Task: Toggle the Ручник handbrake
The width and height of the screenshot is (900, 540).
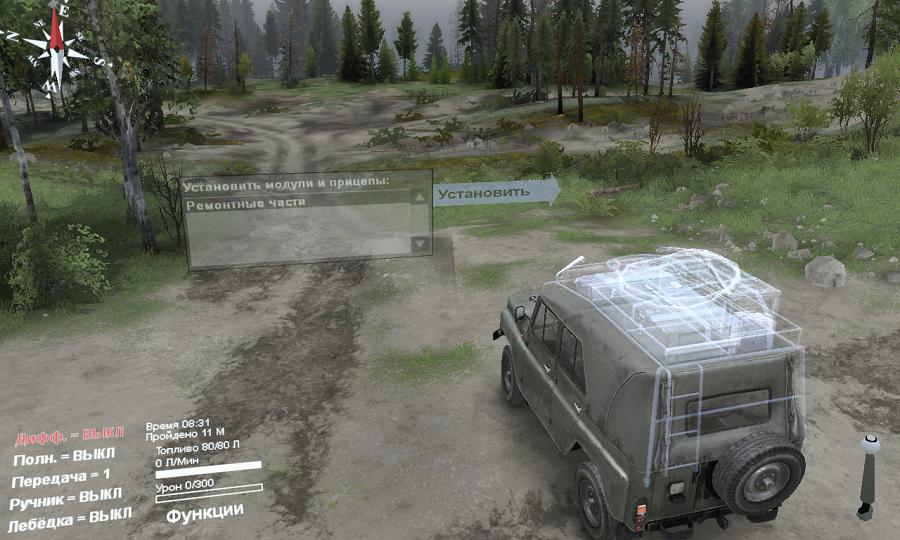Action: [66, 497]
